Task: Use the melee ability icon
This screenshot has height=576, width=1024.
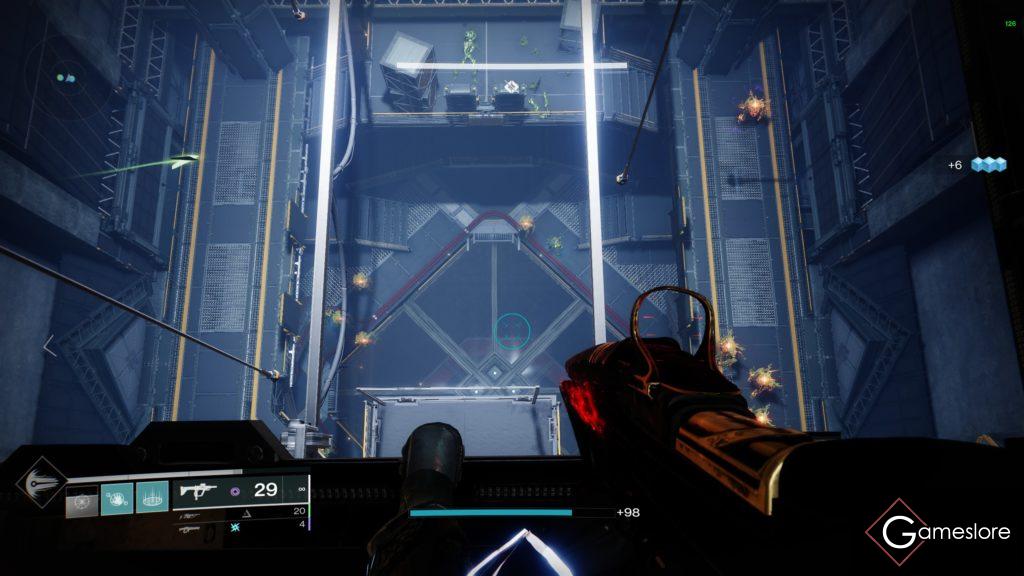Action: [x=116, y=498]
